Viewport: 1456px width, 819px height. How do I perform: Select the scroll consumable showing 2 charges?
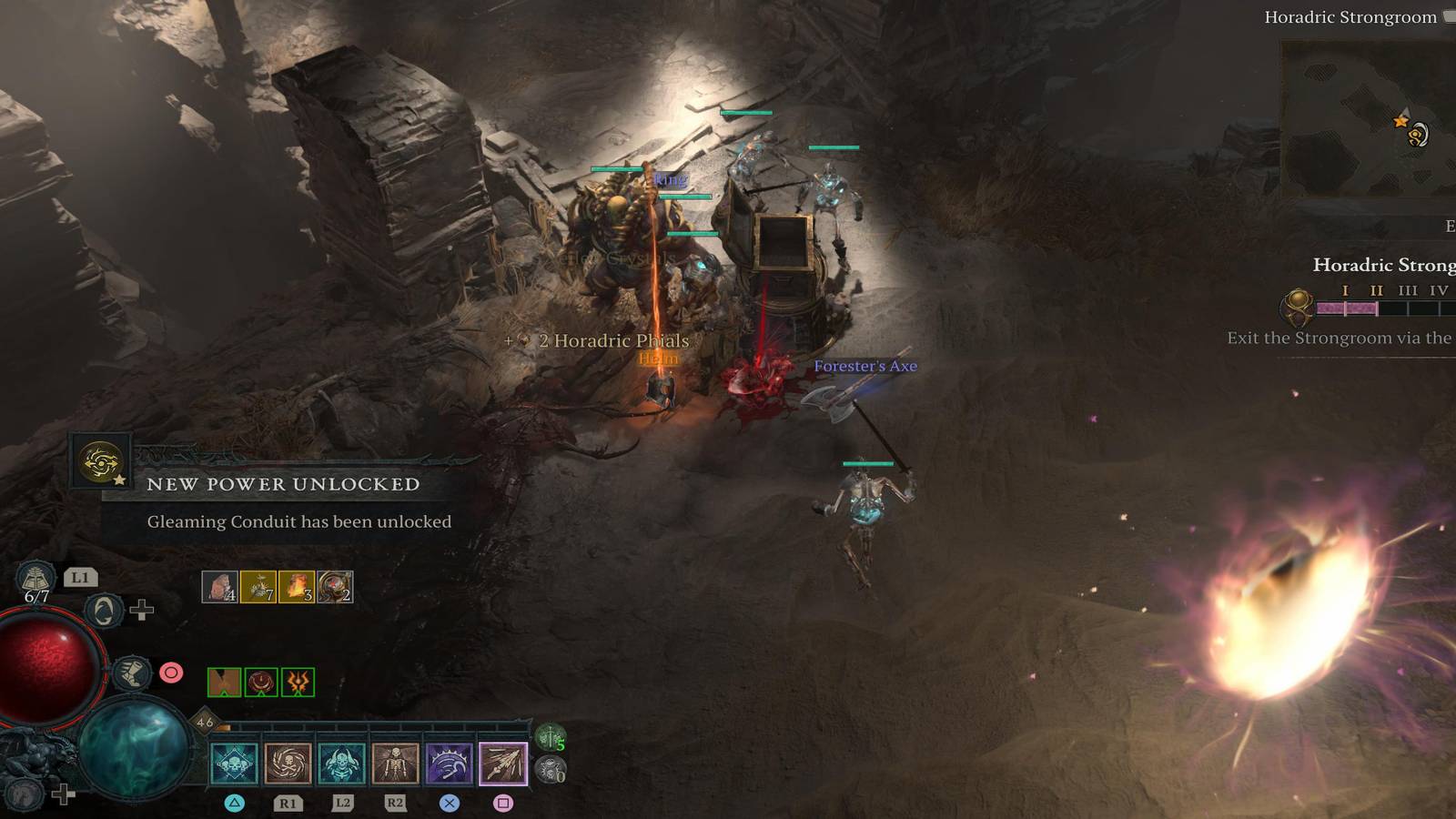pos(335,587)
